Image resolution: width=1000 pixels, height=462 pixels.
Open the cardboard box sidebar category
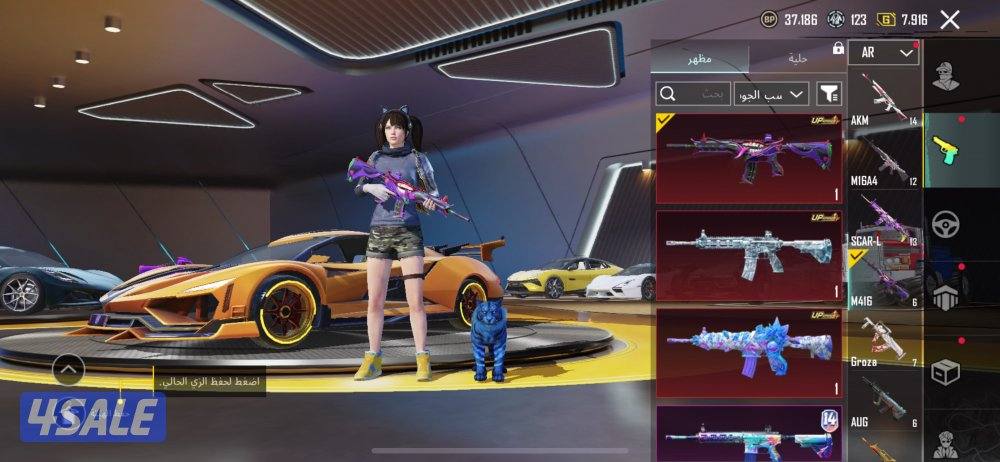click(945, 372)
